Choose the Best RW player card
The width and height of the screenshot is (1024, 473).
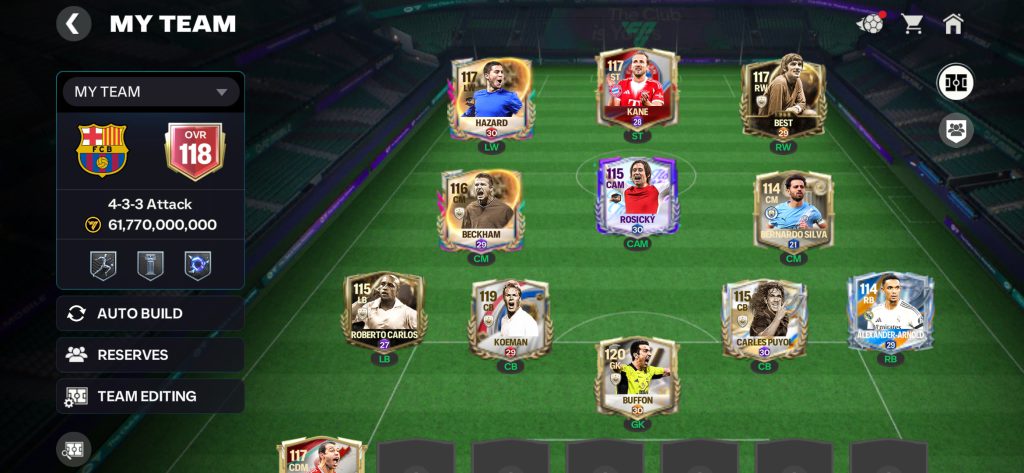pyautogui.click(x=783, y=98)
